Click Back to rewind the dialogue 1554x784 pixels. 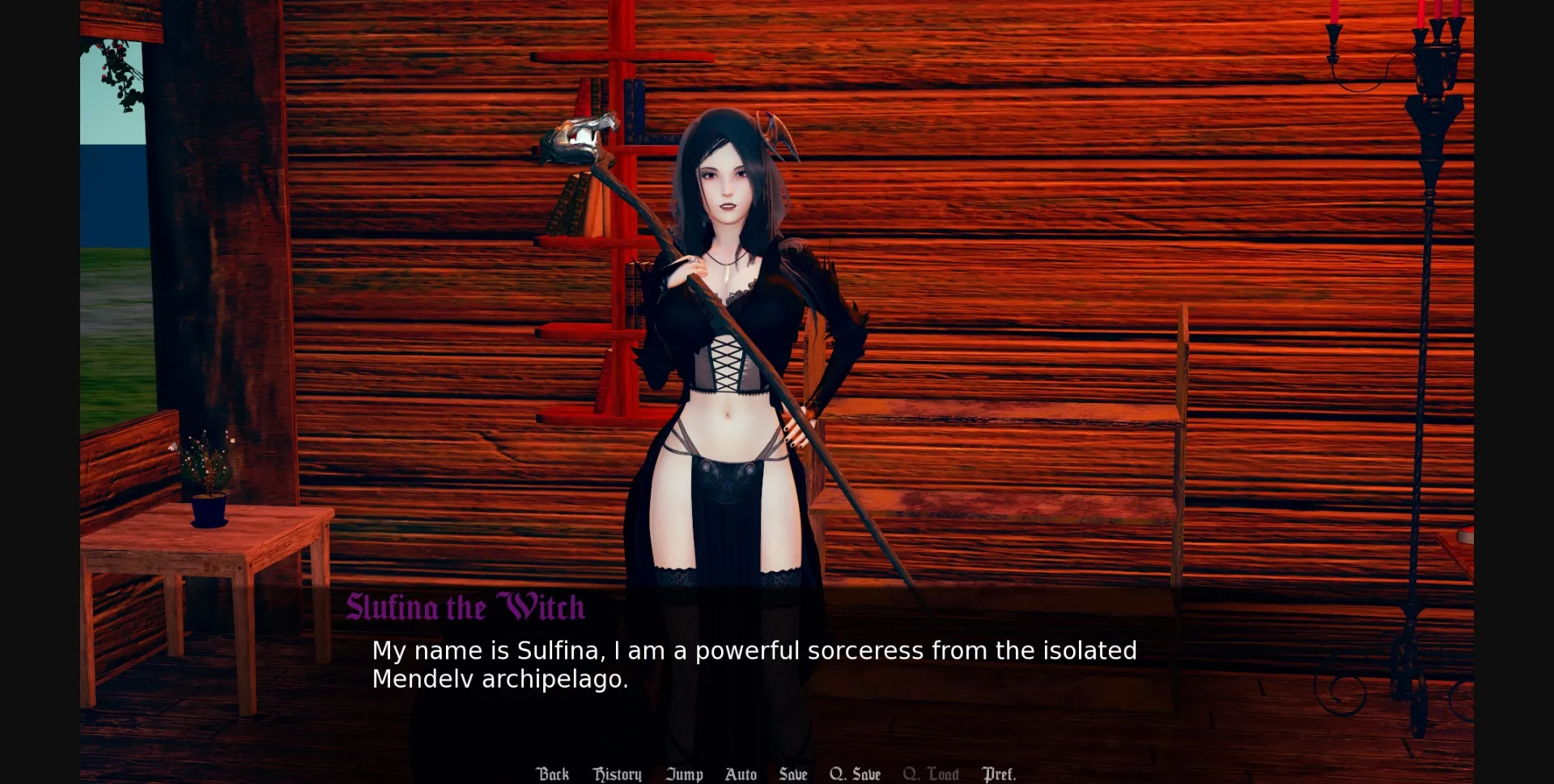click(x=553, y=773)
